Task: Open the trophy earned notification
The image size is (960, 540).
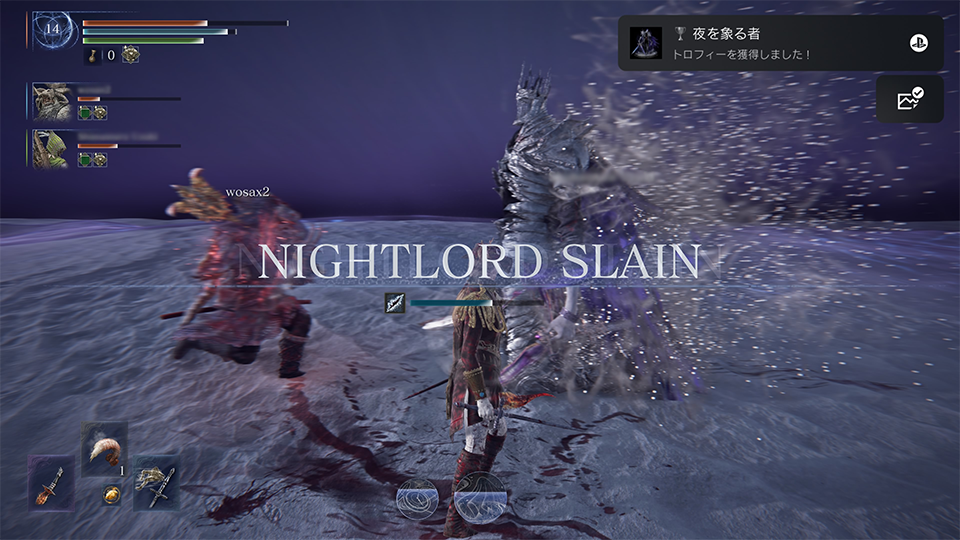Action: pos(780,43)
